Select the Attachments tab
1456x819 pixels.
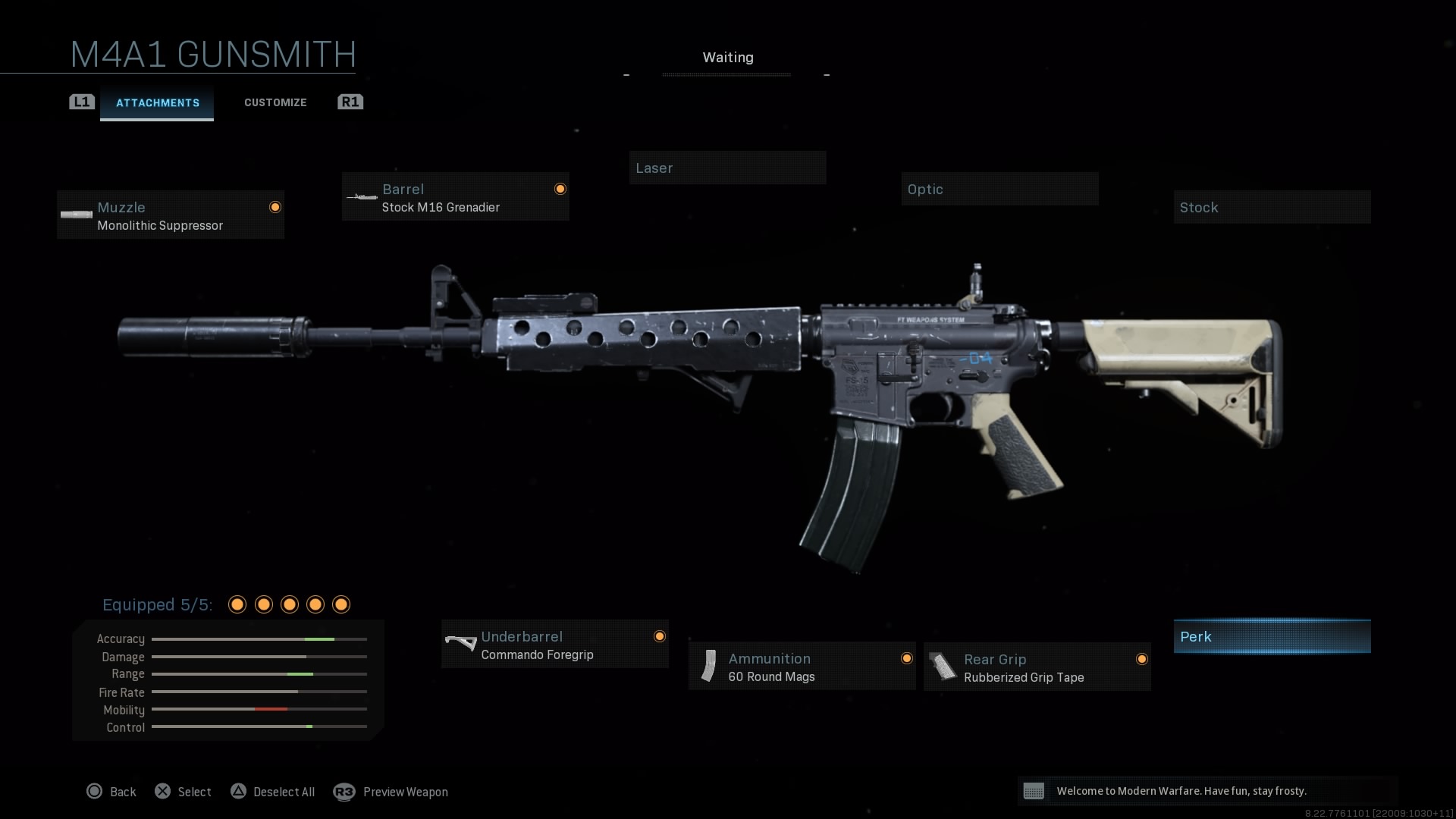pyautogui.click(x=157, y=103)
